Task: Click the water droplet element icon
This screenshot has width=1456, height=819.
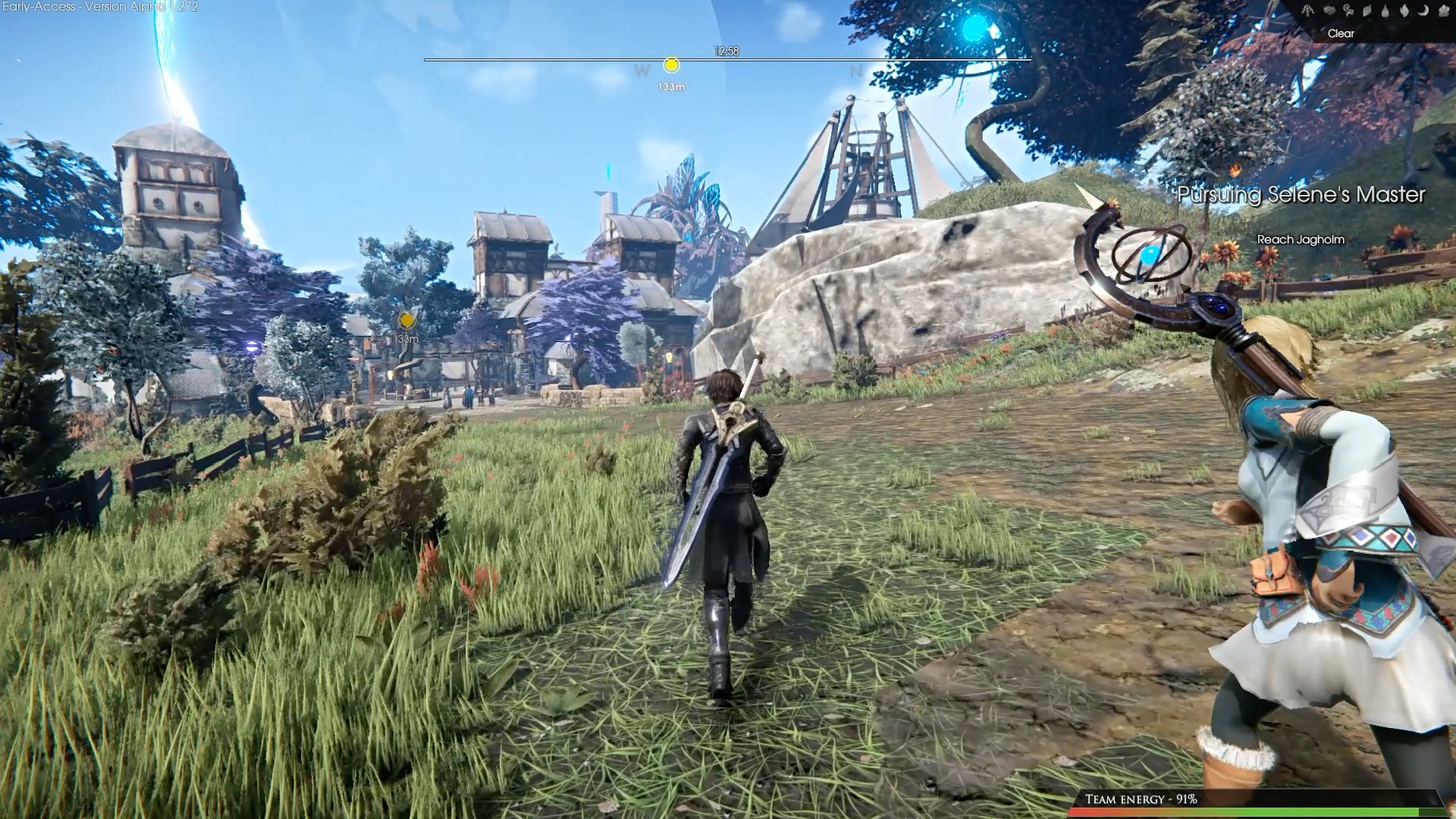Action: click(1385, 11)
